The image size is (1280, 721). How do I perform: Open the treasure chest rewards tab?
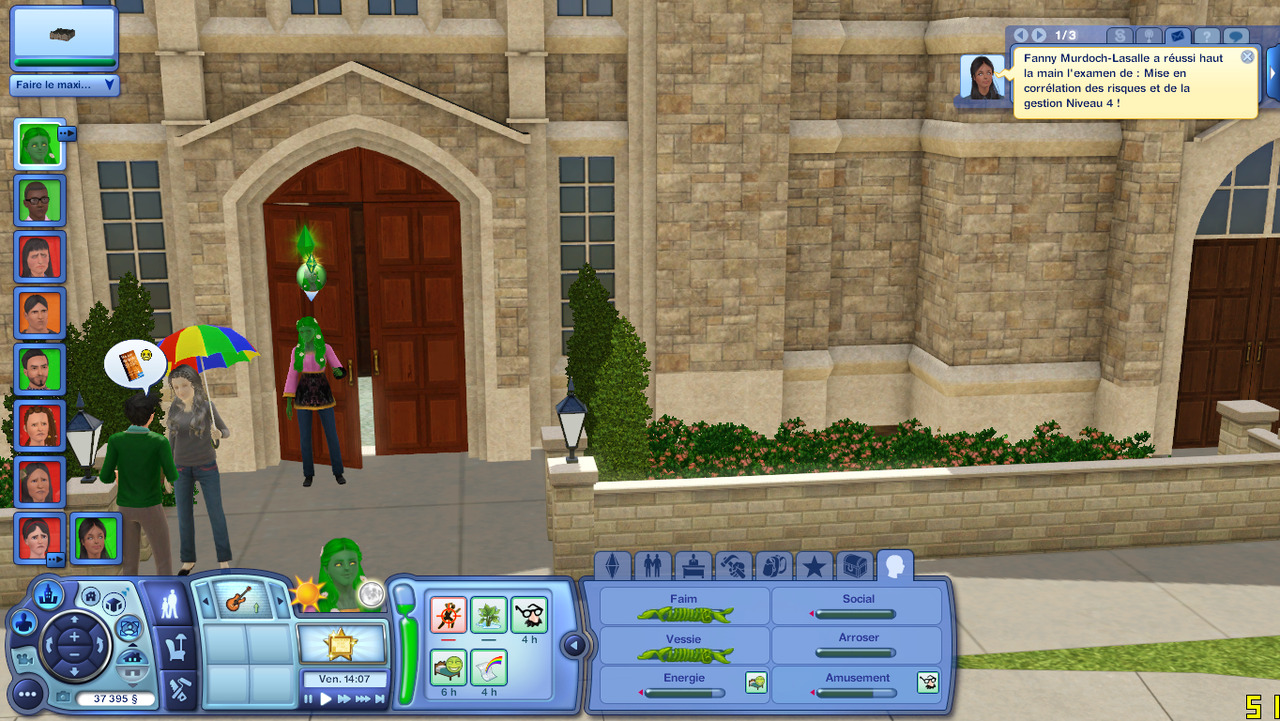tap(854, 567)
